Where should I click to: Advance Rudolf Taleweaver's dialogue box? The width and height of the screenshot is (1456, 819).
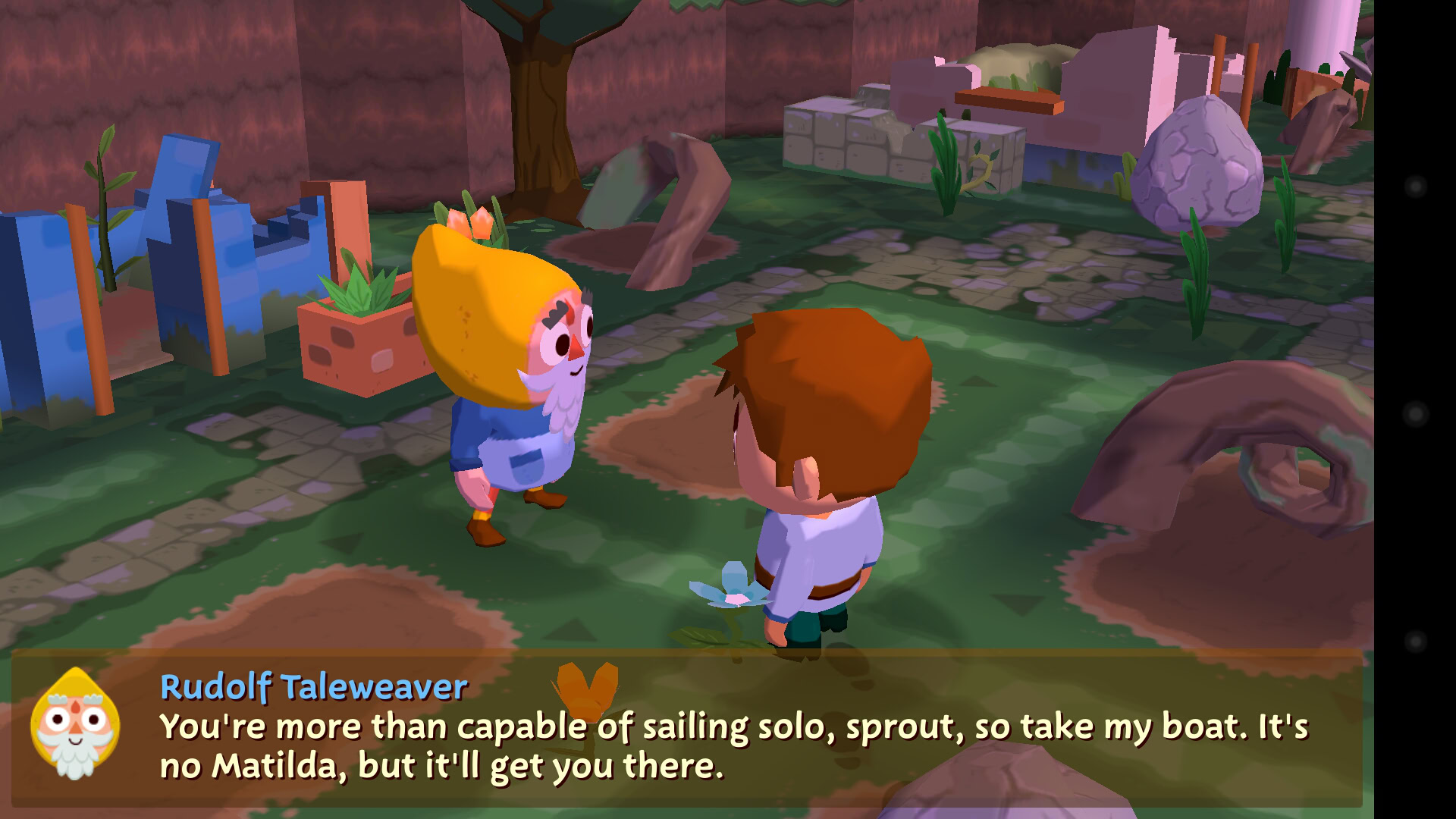tap(686, 728)
